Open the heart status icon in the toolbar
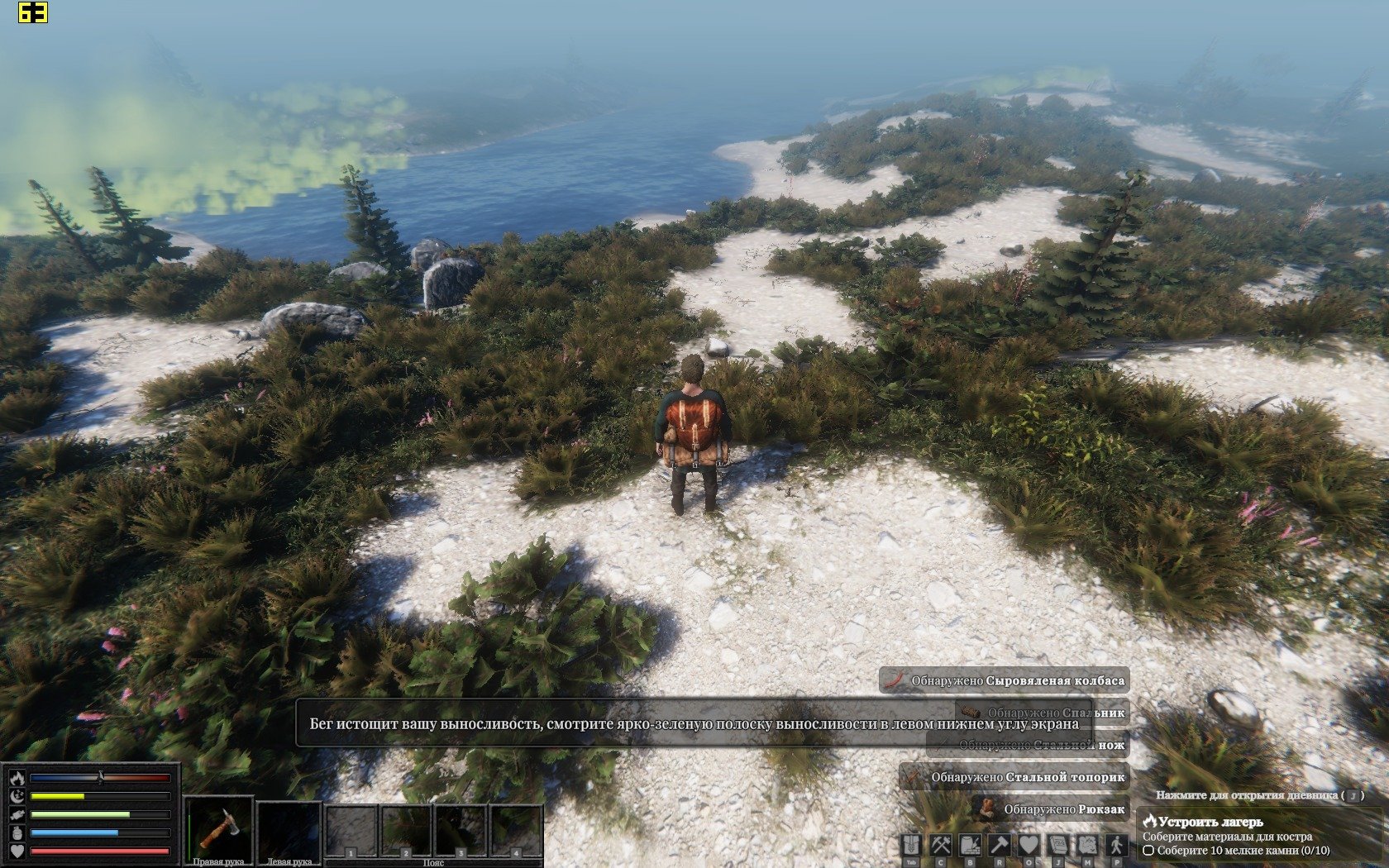 1028,845
